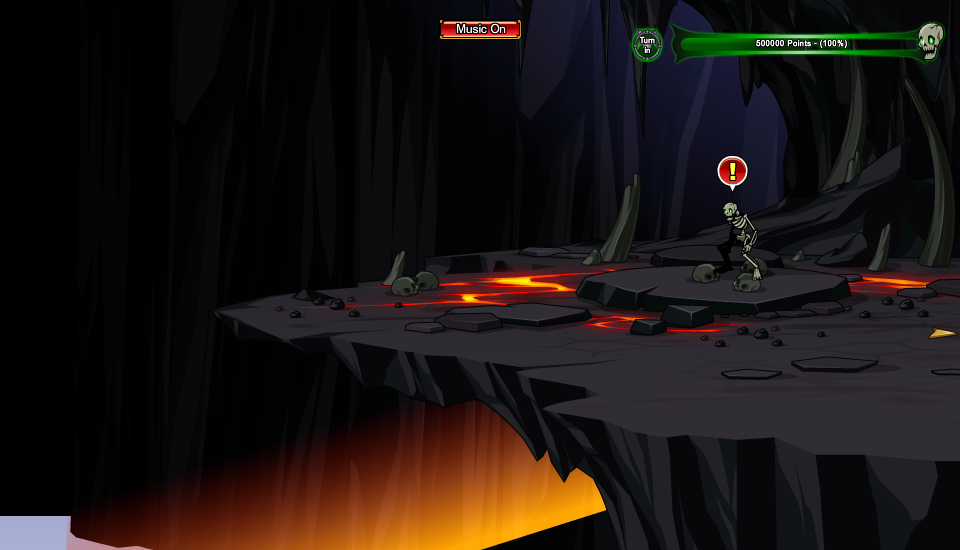
Task: Toggle the Music On button
Action: (x=480, y=29)
